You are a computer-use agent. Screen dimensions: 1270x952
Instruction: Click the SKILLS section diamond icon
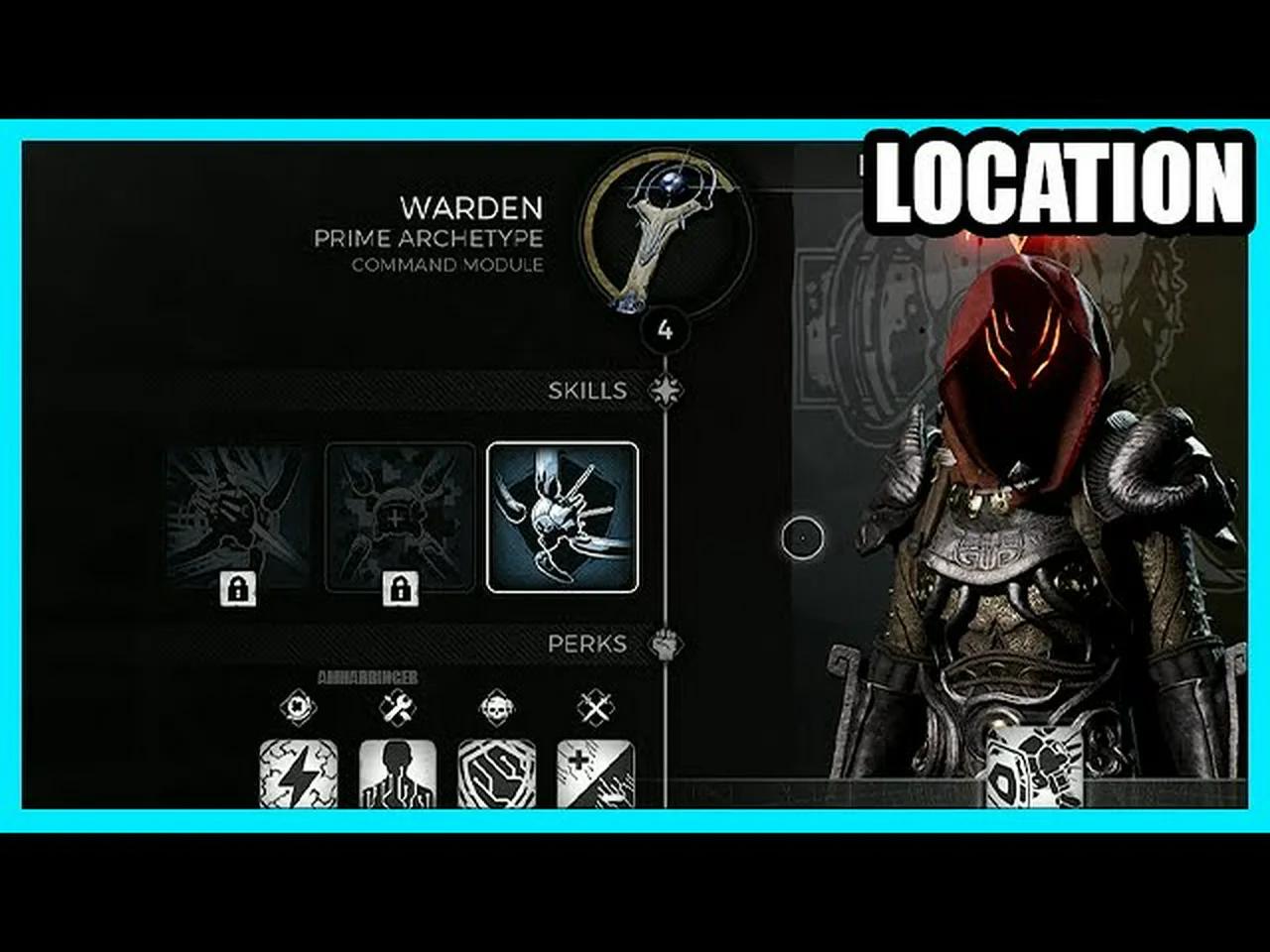pos(666,390)
